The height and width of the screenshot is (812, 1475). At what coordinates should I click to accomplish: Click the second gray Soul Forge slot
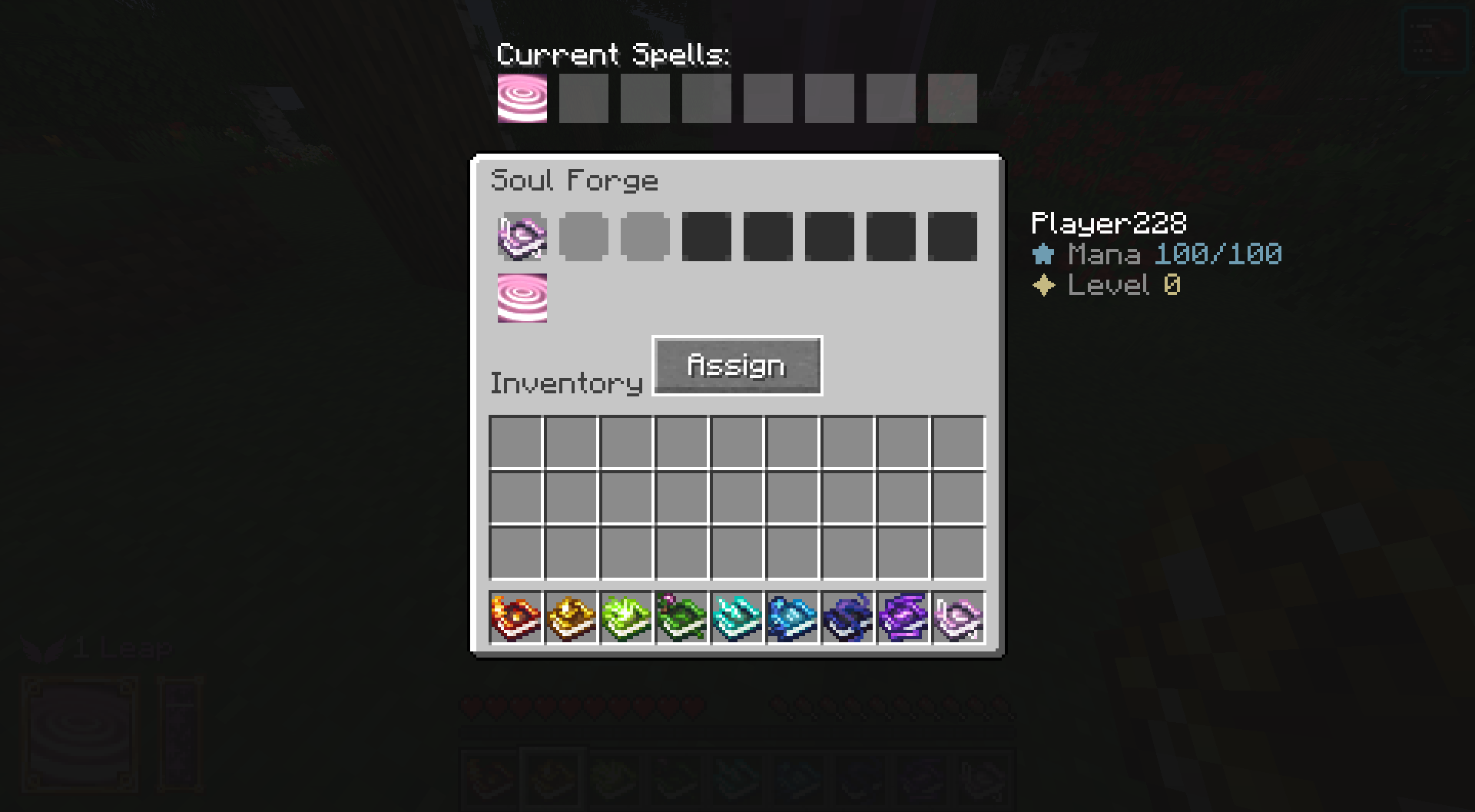[x=584, y=236]
